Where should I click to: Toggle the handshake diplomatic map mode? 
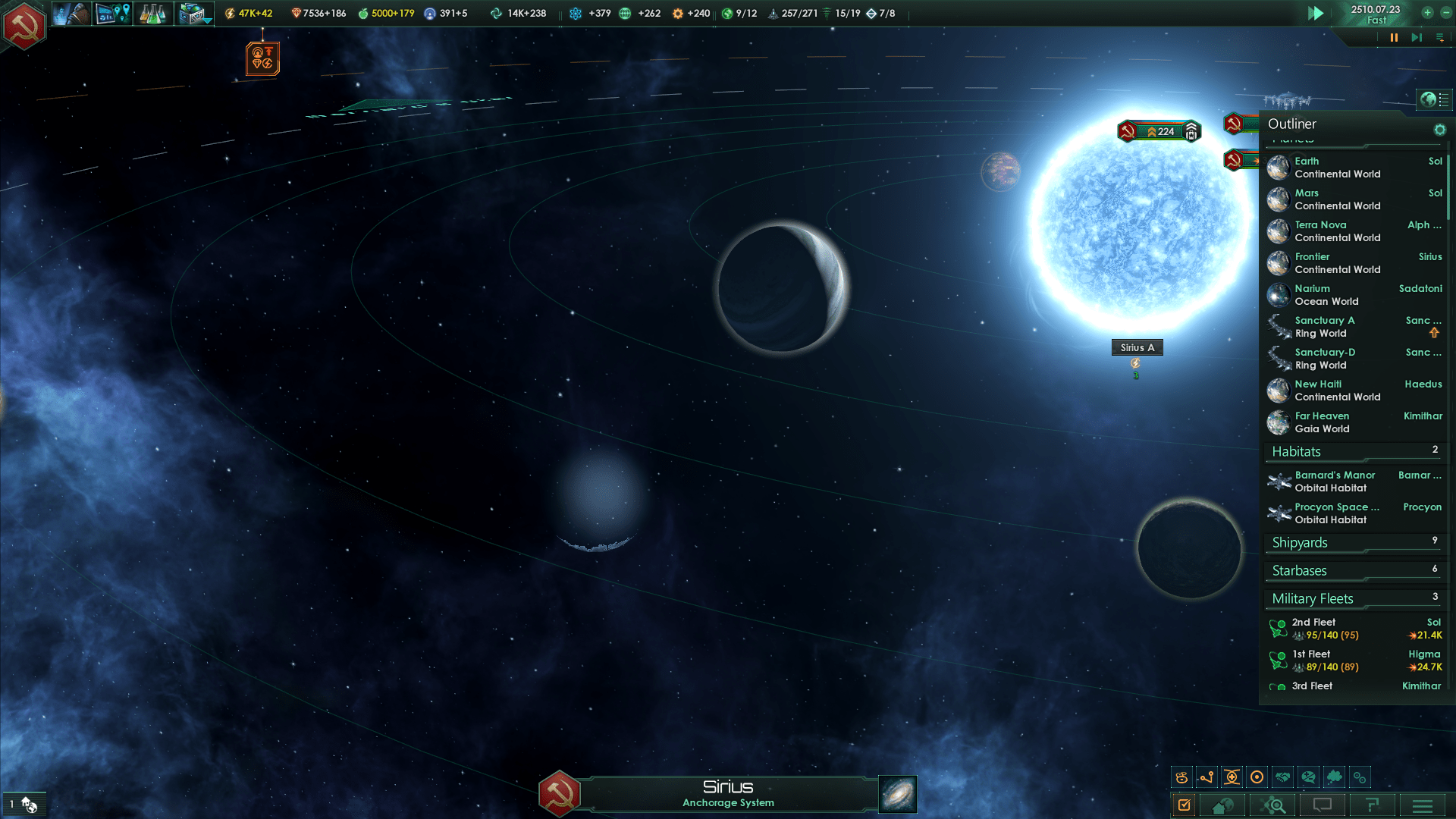[x=1282, y=777]
